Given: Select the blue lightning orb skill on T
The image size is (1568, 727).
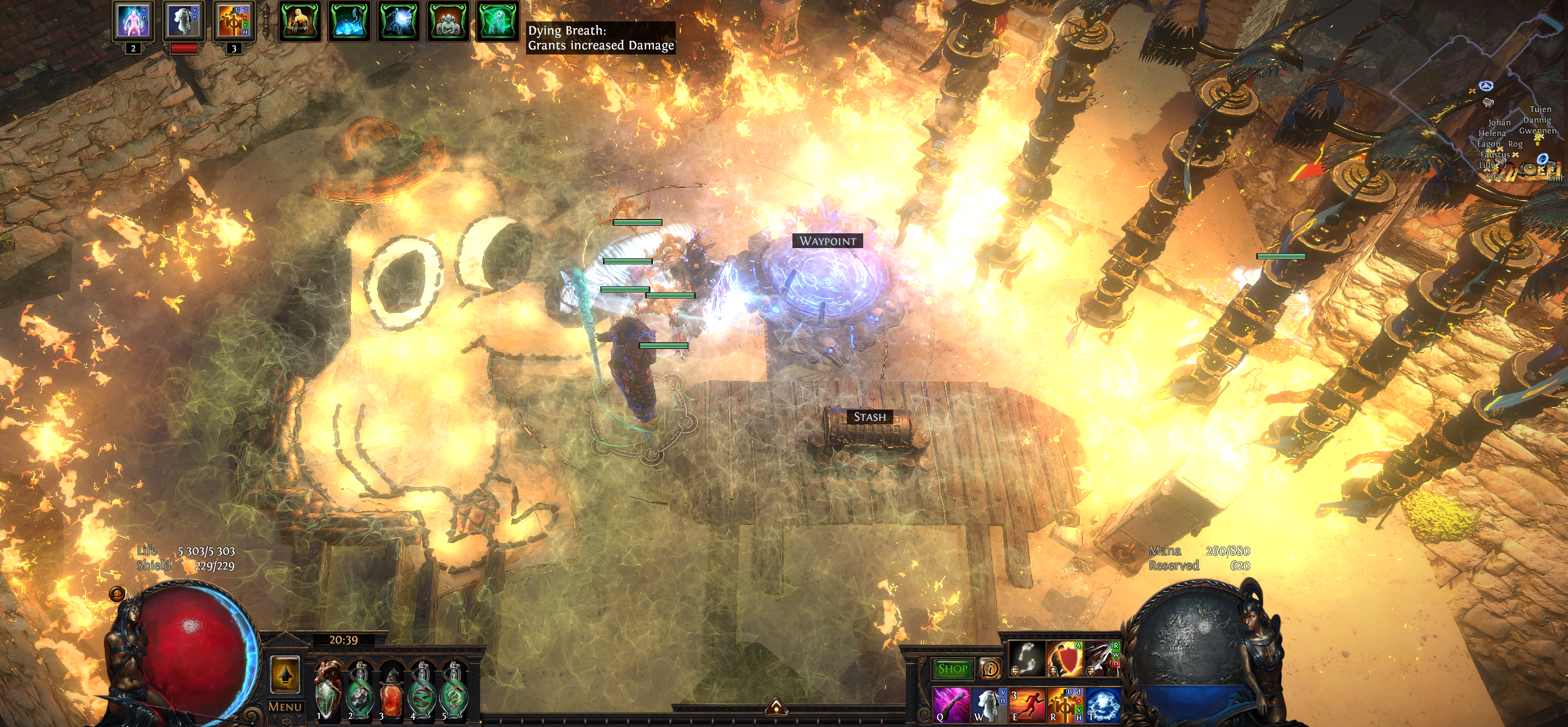Looking at the screenshot, I should click(x=1103, y=705).
